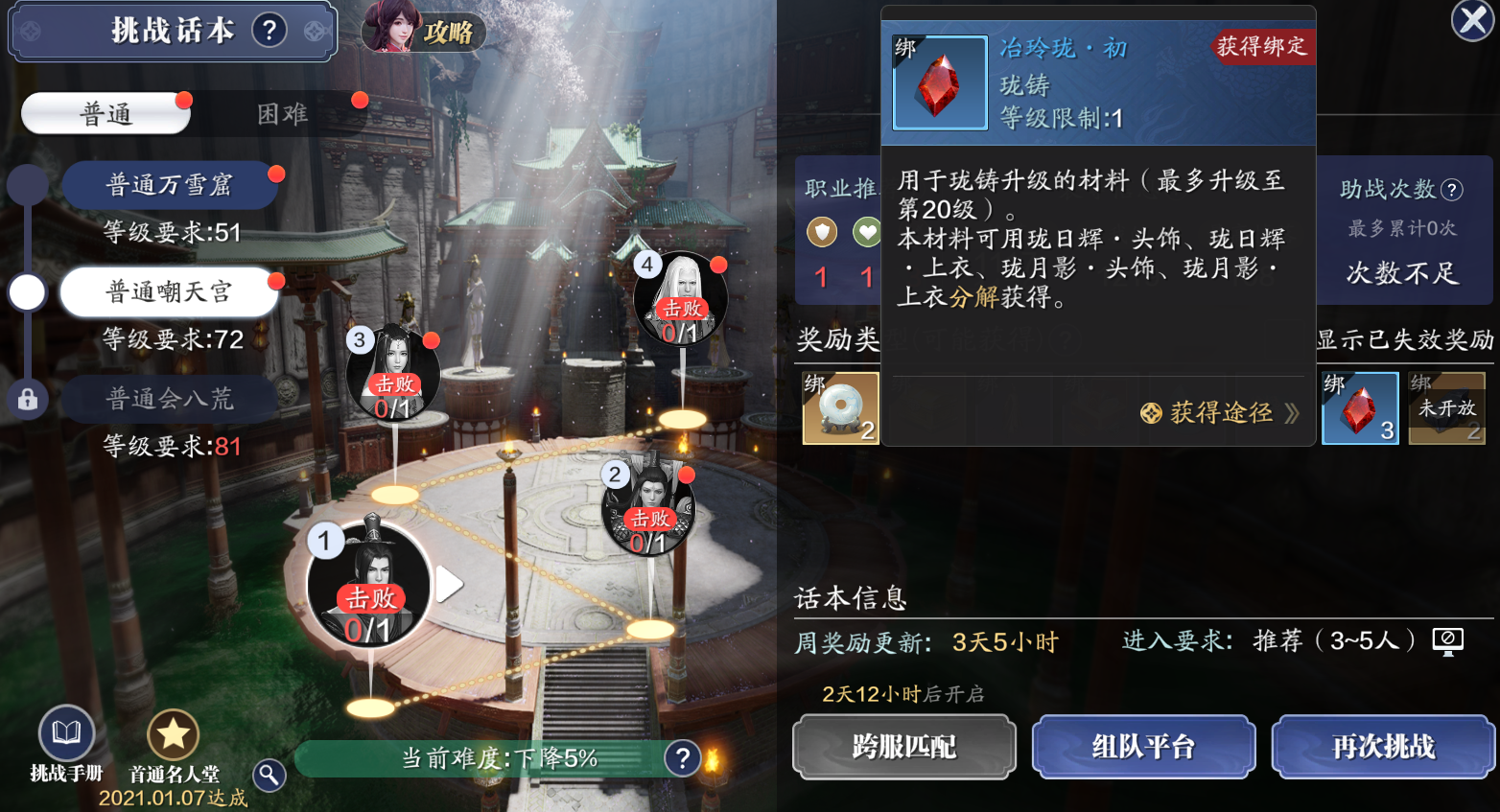Open the 组队平台 team platform

coord(1143,746)
